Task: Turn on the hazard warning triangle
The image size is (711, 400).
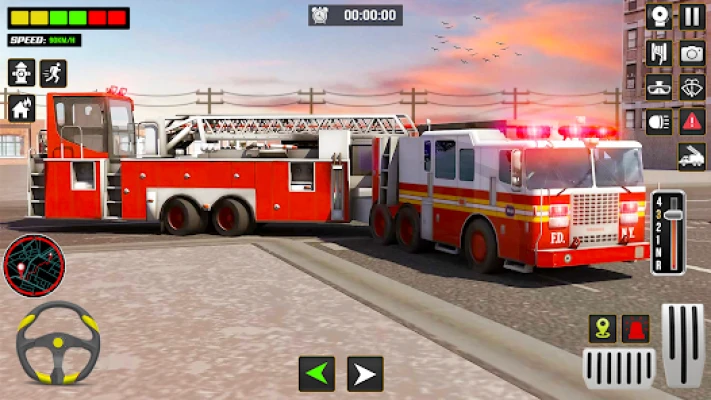Action: (692, 121)
